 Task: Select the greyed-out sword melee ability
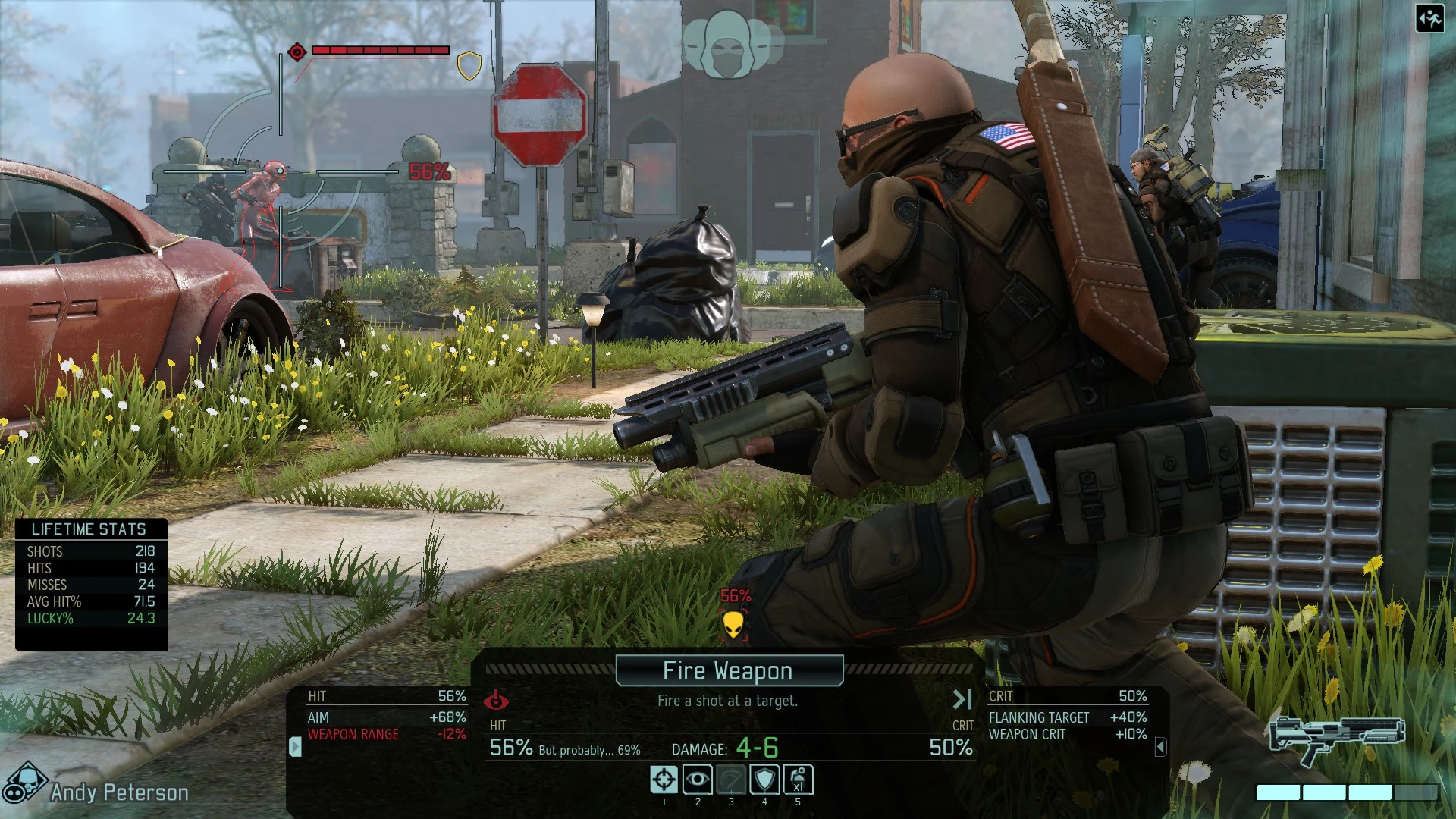(x=731, y=780)
